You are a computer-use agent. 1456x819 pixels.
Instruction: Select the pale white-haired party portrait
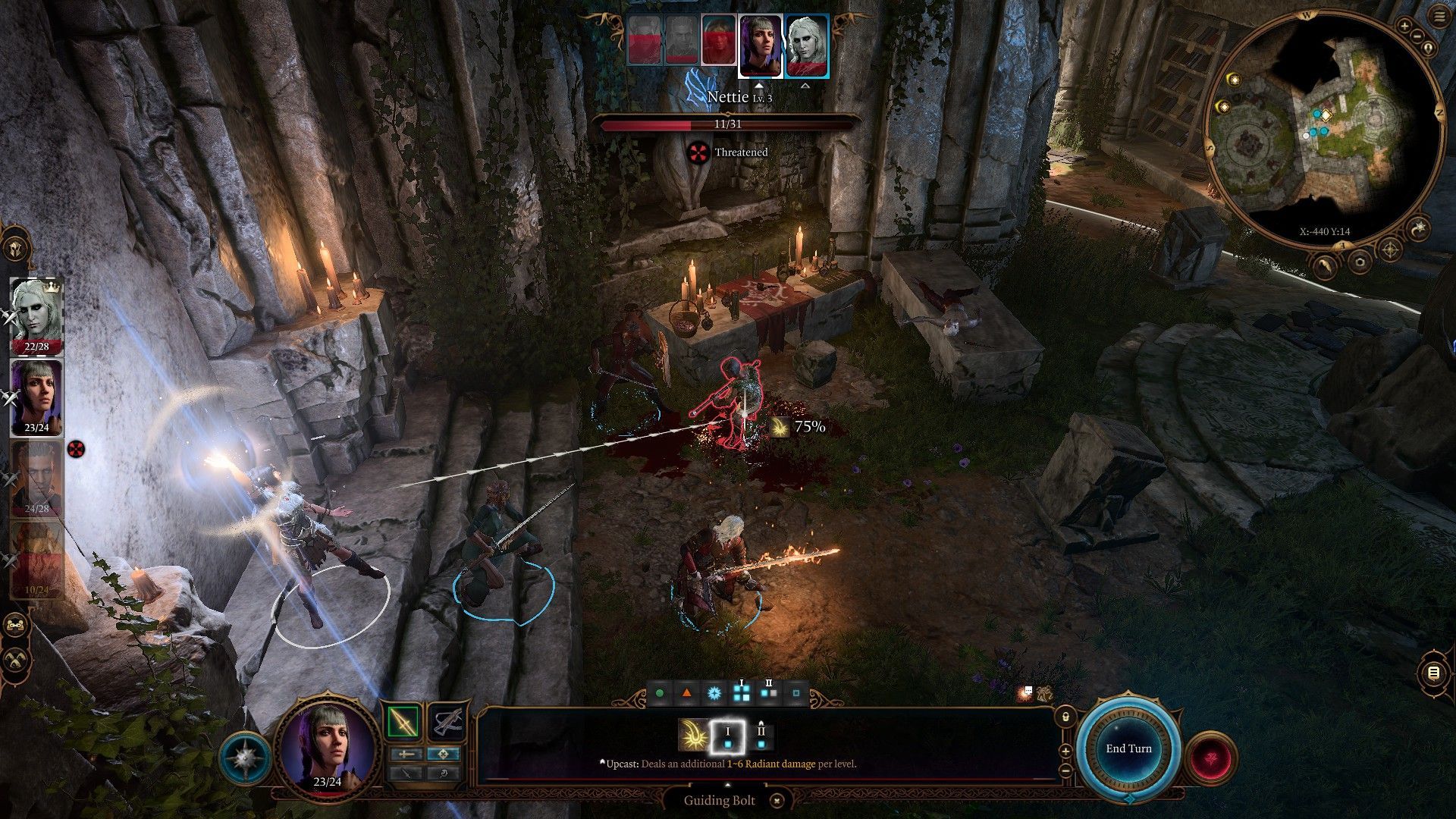pyautogui.click(x=36, y=315)
